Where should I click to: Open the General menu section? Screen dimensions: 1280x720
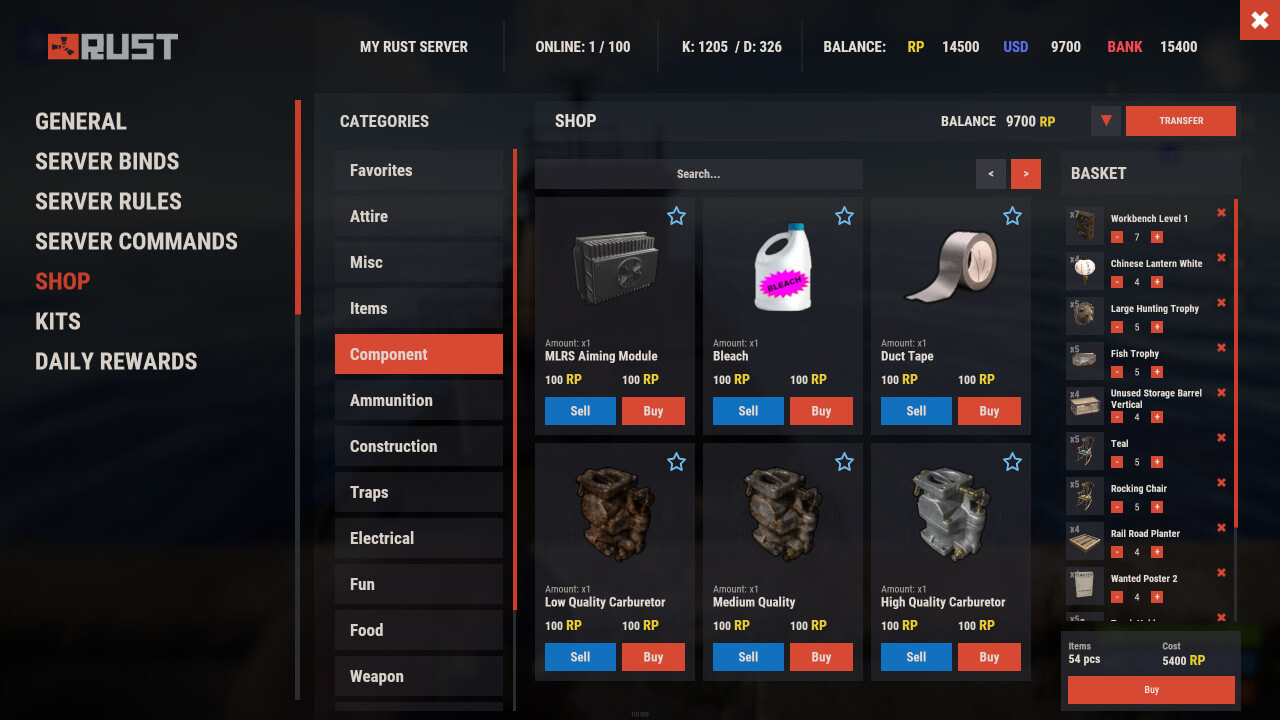pos(81,122)
